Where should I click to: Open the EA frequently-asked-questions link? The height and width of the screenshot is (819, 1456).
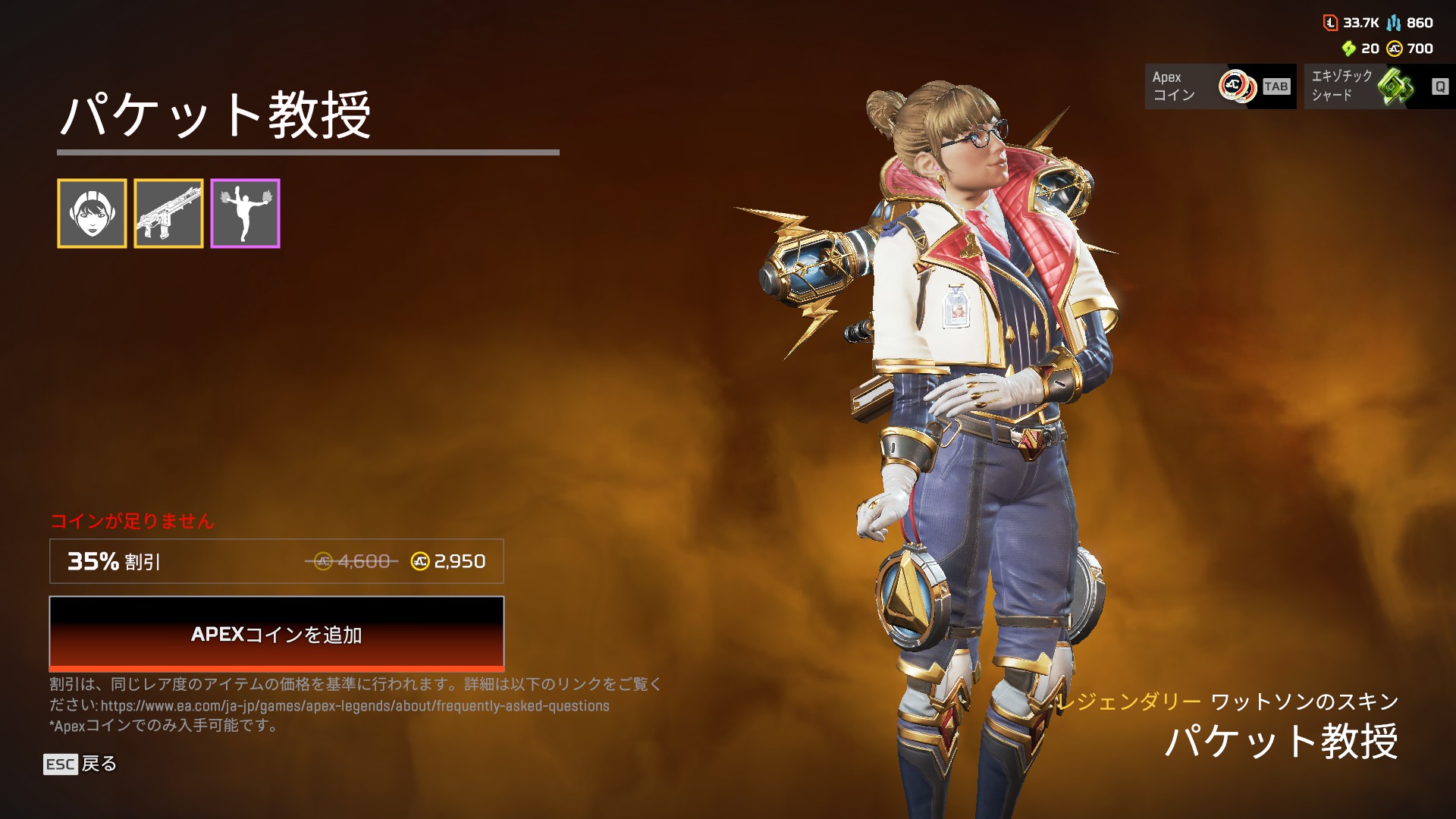[x=355, y=706]
